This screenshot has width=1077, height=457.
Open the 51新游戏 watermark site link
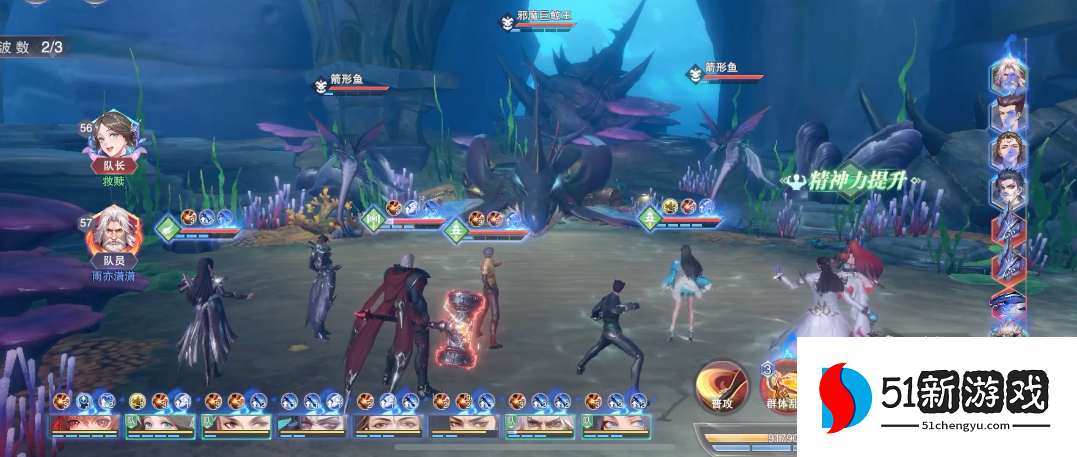pyautogui.click(x=936, y=392)
